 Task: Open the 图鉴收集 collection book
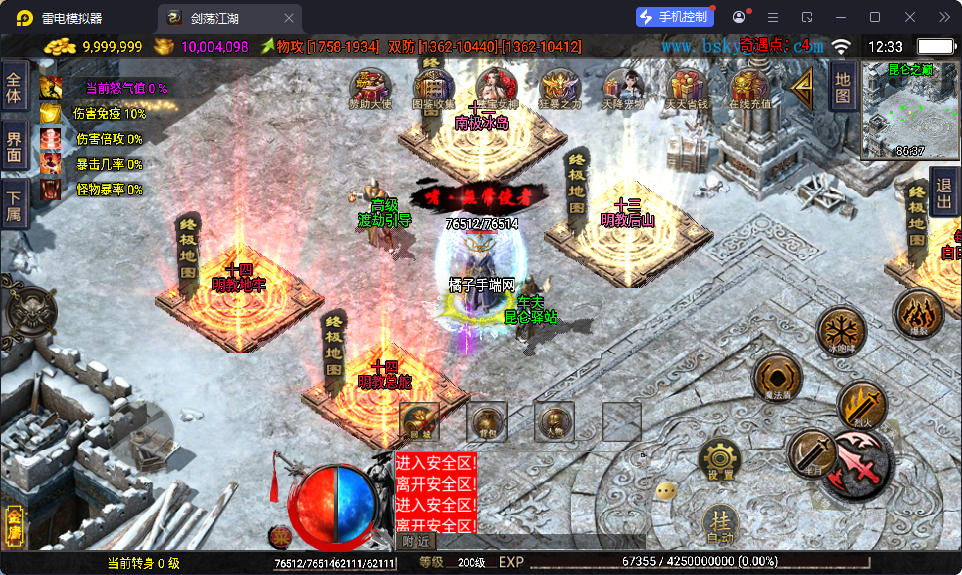433,88
